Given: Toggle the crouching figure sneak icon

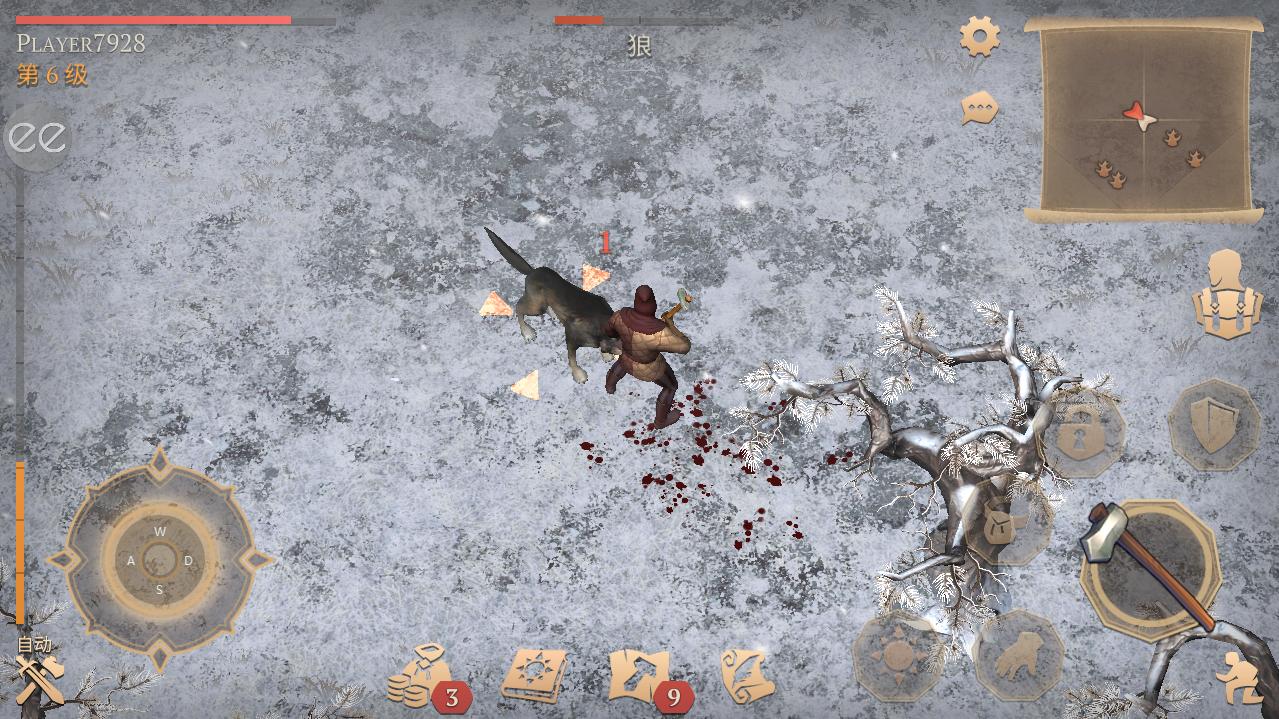Looking at the screenshot, I should pos(1238,678).
